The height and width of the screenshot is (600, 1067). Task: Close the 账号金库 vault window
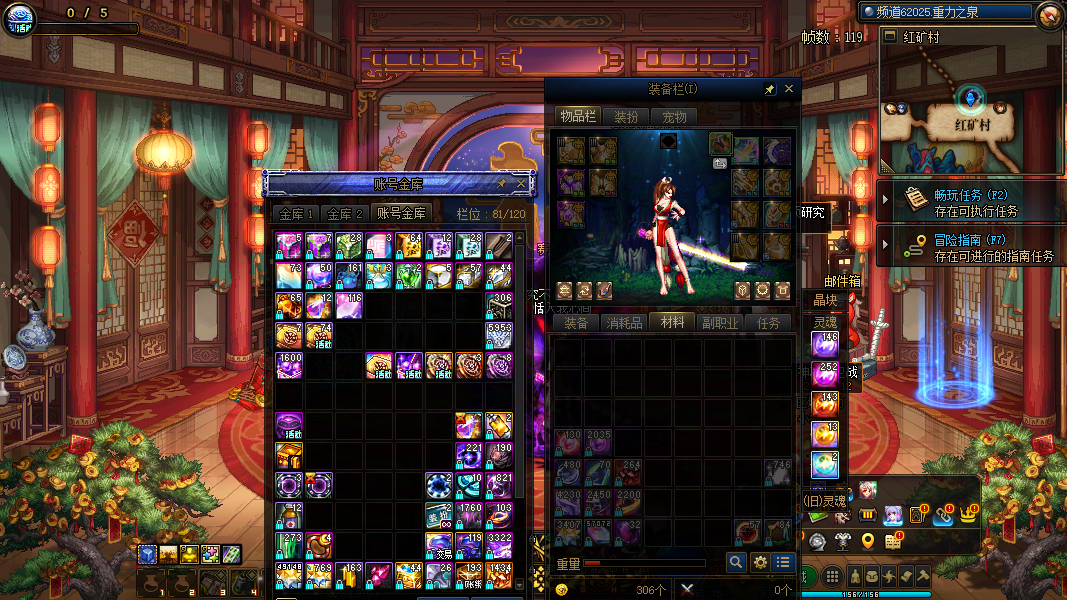coord(520,184)
